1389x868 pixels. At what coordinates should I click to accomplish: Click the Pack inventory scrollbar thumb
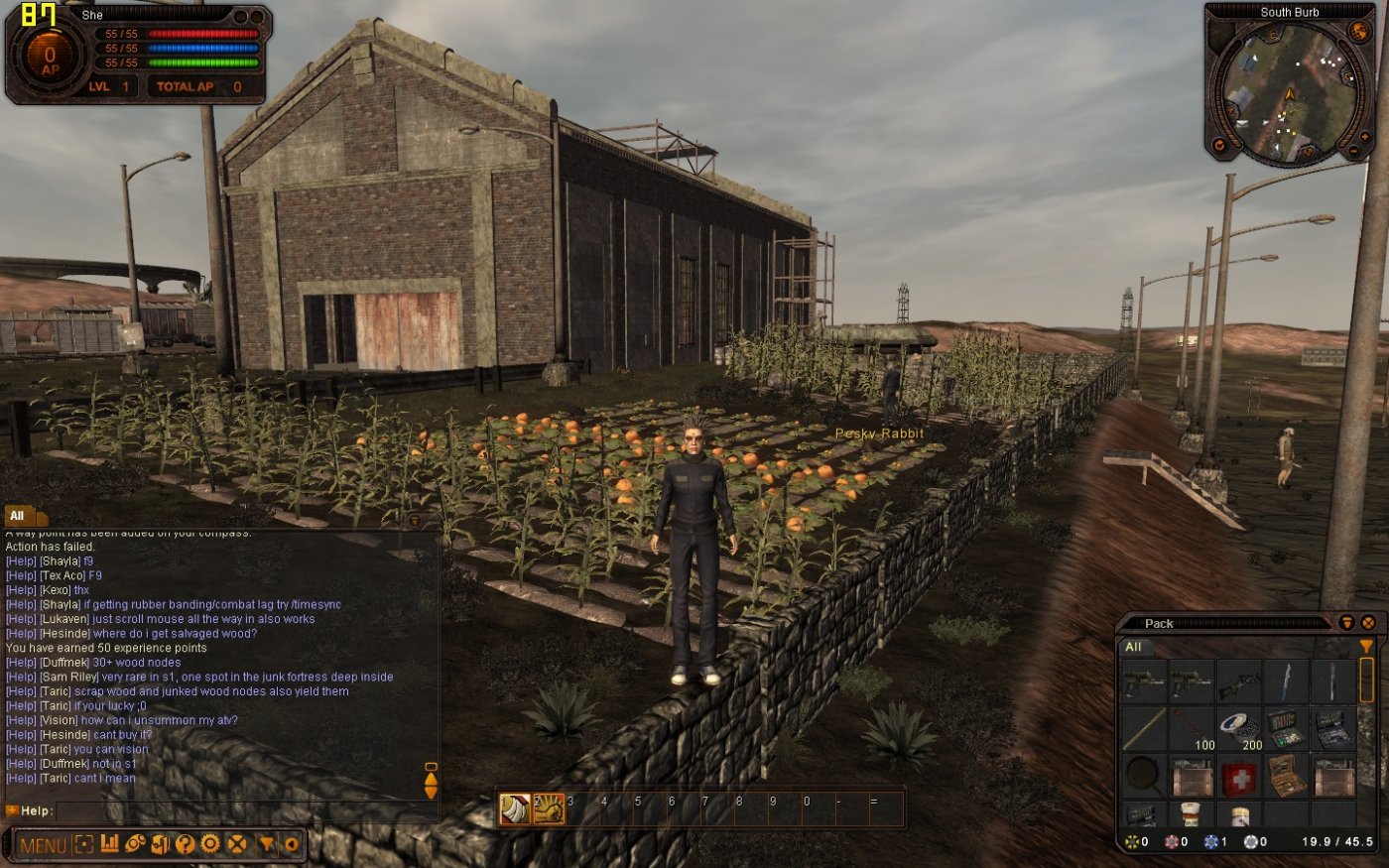pos(1367,681)
